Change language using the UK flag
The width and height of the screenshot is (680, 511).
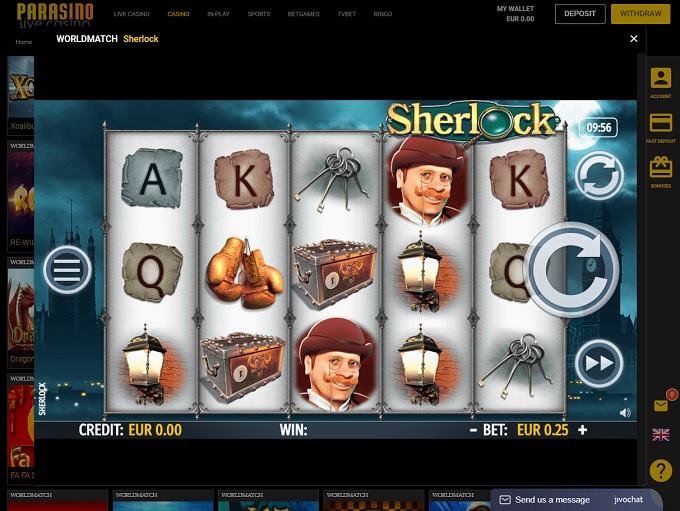pos(660,435)
